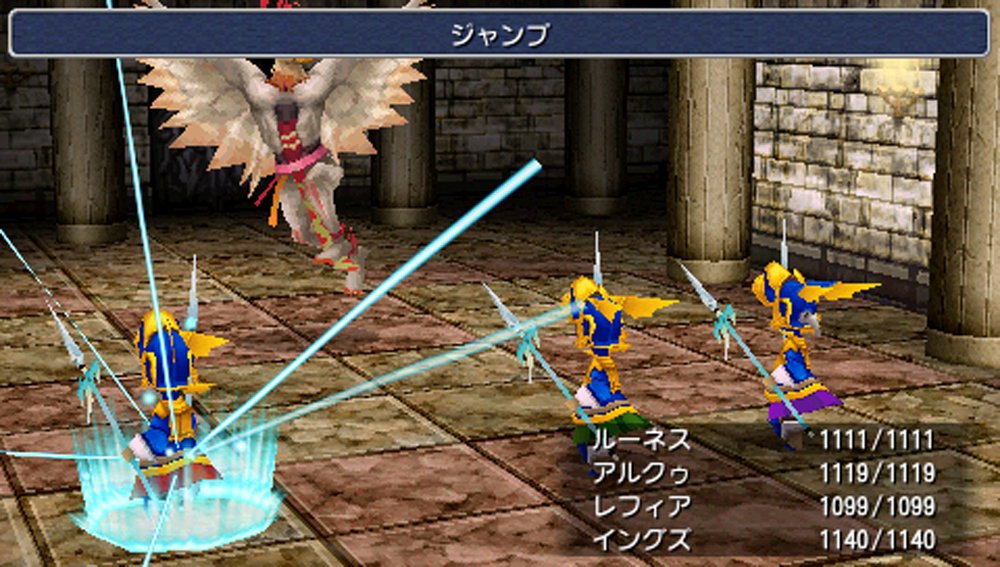The height and width of the screenshot is (567, 1000).
Task: Select party member ルーネス in the party list
Action: (641, 439)
